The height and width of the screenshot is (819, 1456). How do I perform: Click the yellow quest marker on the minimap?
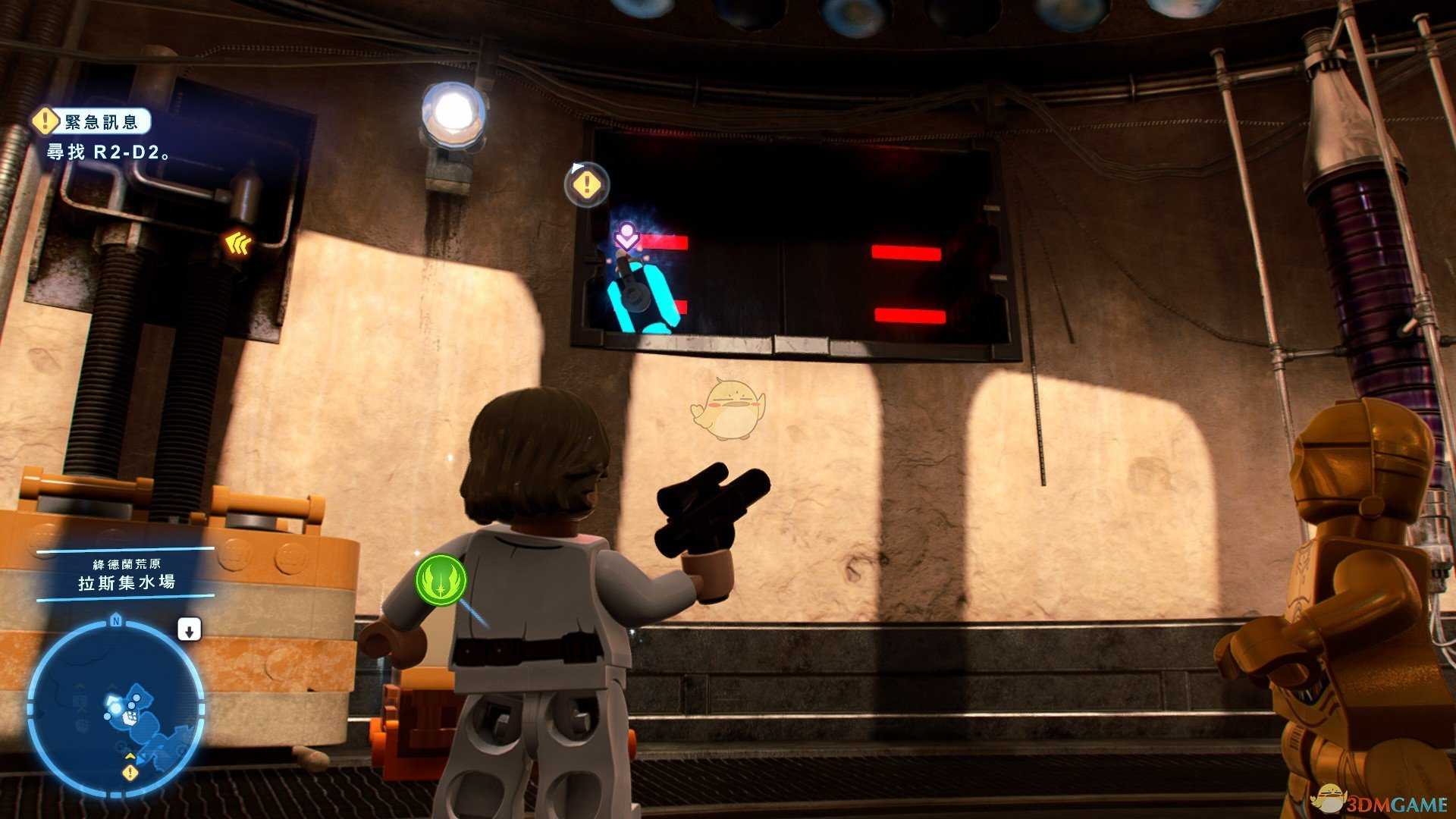tap(130, 773)
